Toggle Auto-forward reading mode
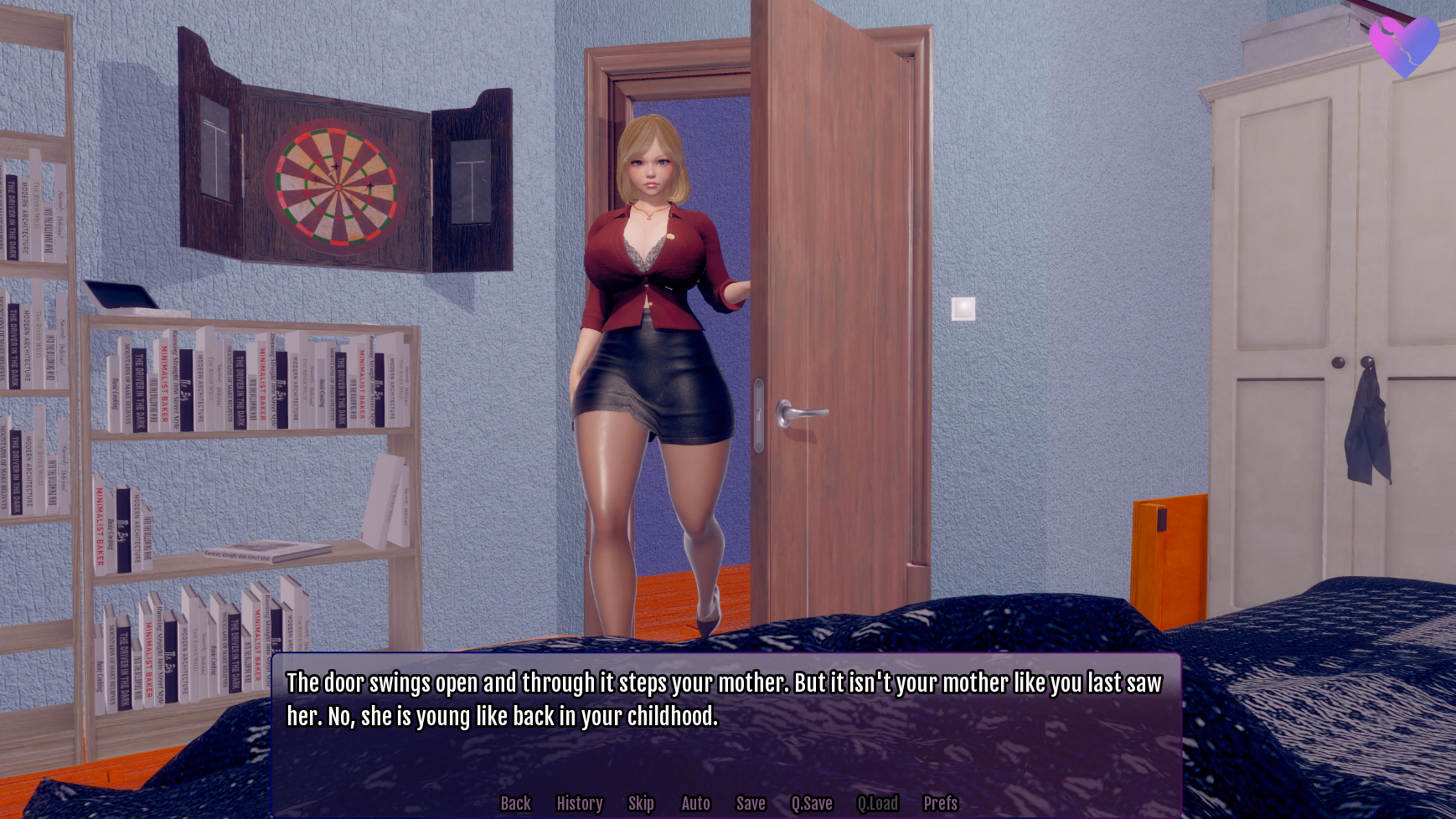The height and width of the screenshot is (819, 1456). (x=696, y=803)
